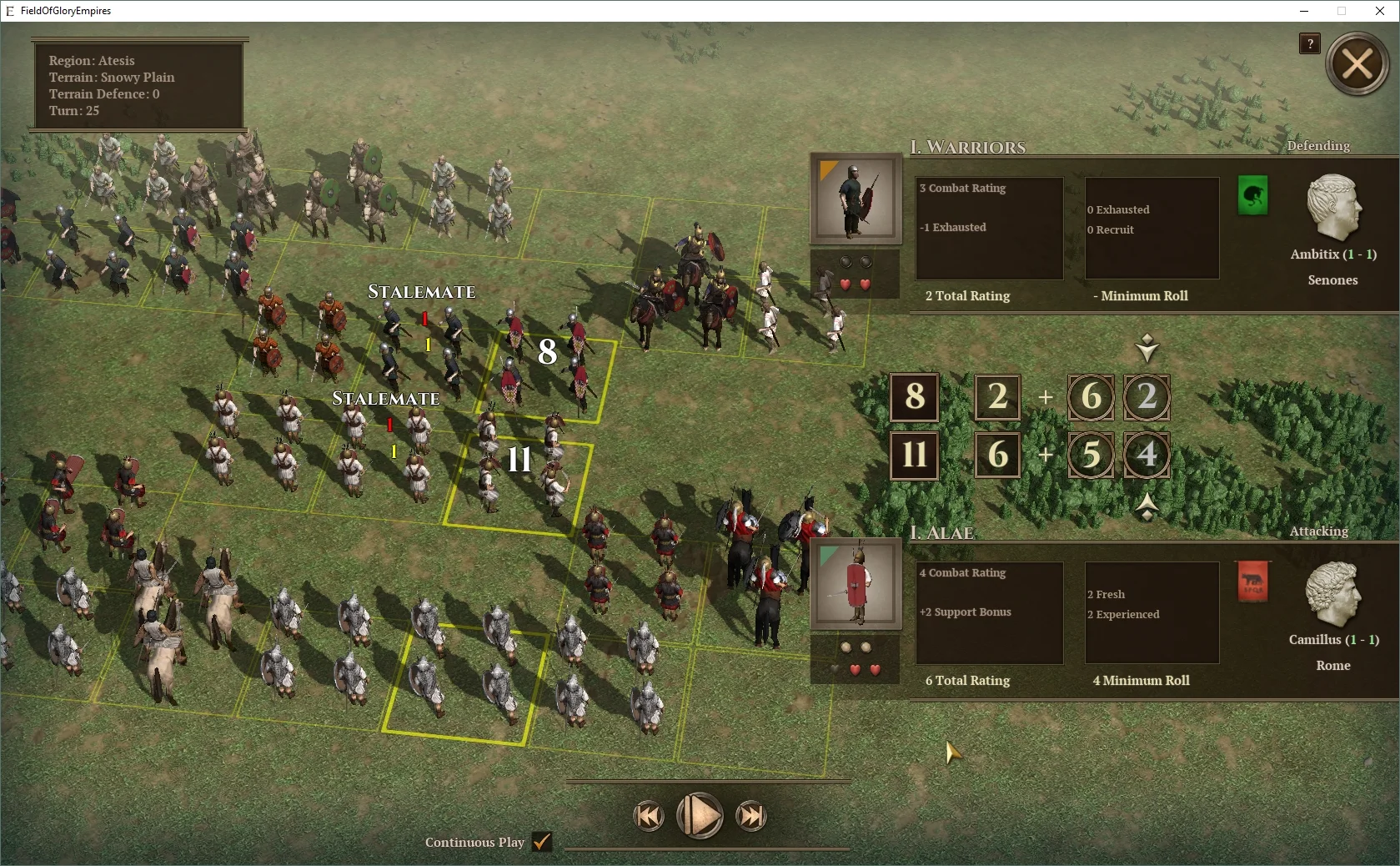Uncheck the Continuous Play checkbox
Screen dimensions: 1400x866
[541, 843]
